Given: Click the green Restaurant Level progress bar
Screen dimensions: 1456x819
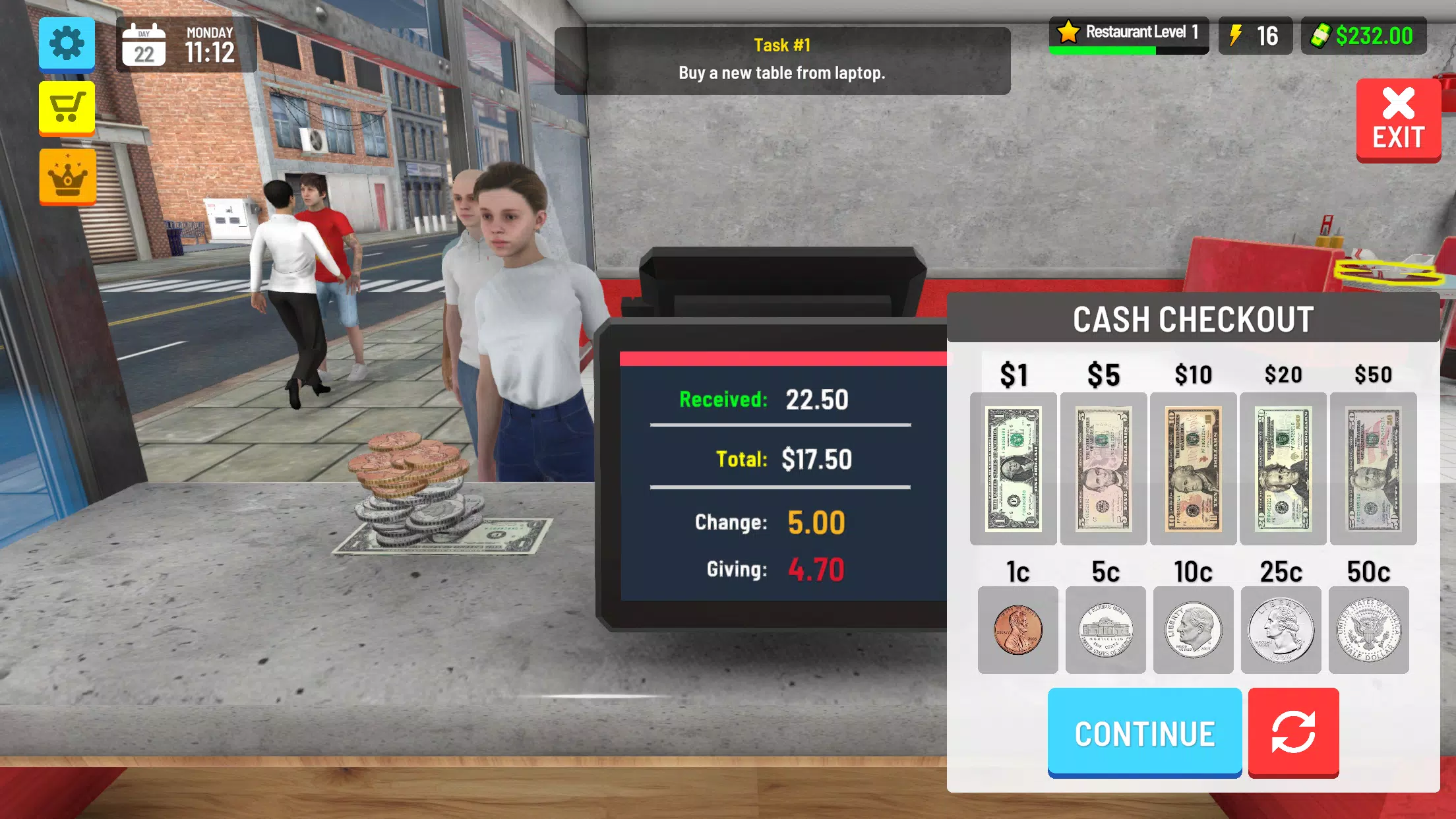Looking at the screenshot, I should 1100,49.
